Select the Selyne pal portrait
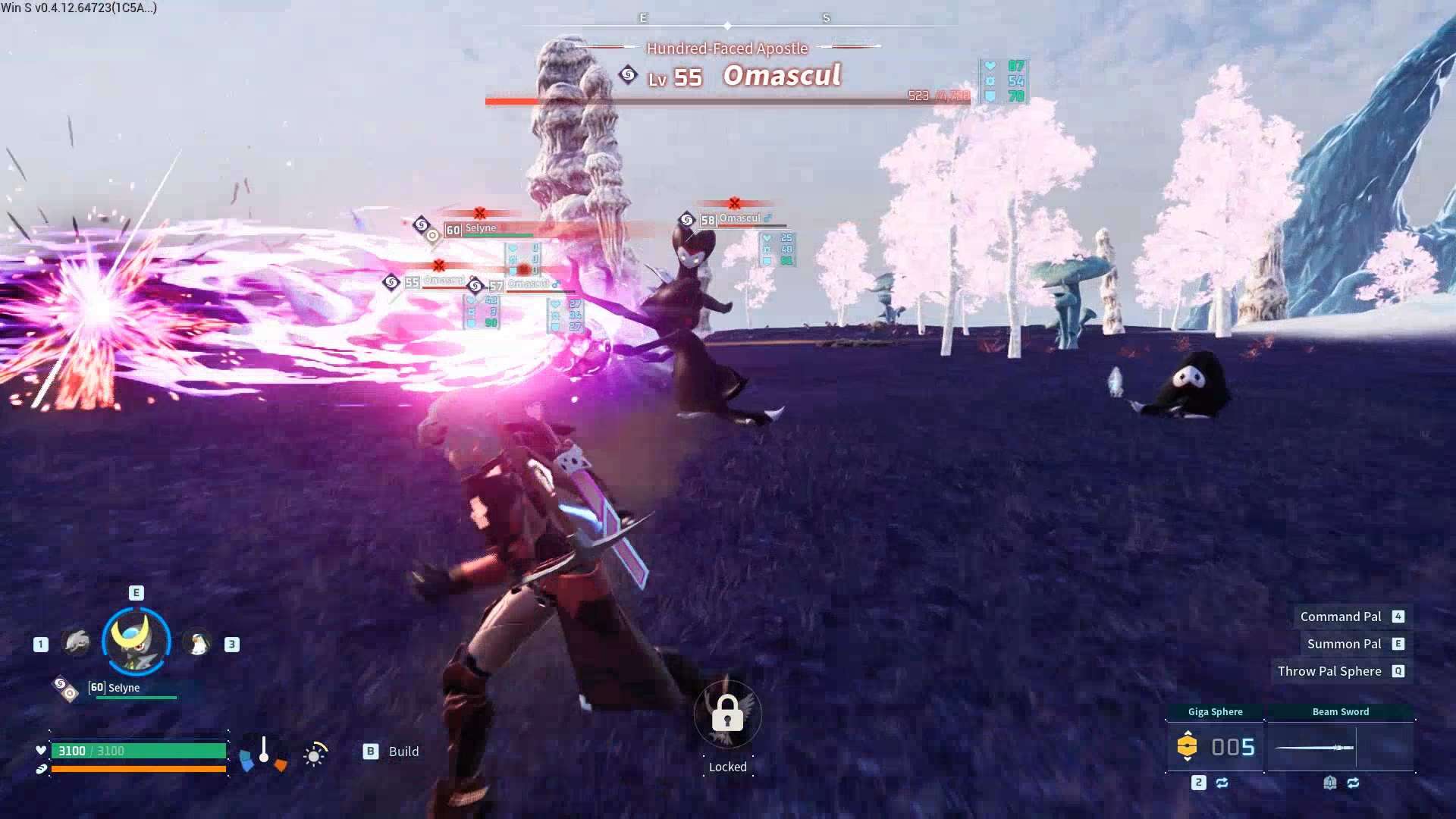This screenshot has height=819, width=1456. 136,641
